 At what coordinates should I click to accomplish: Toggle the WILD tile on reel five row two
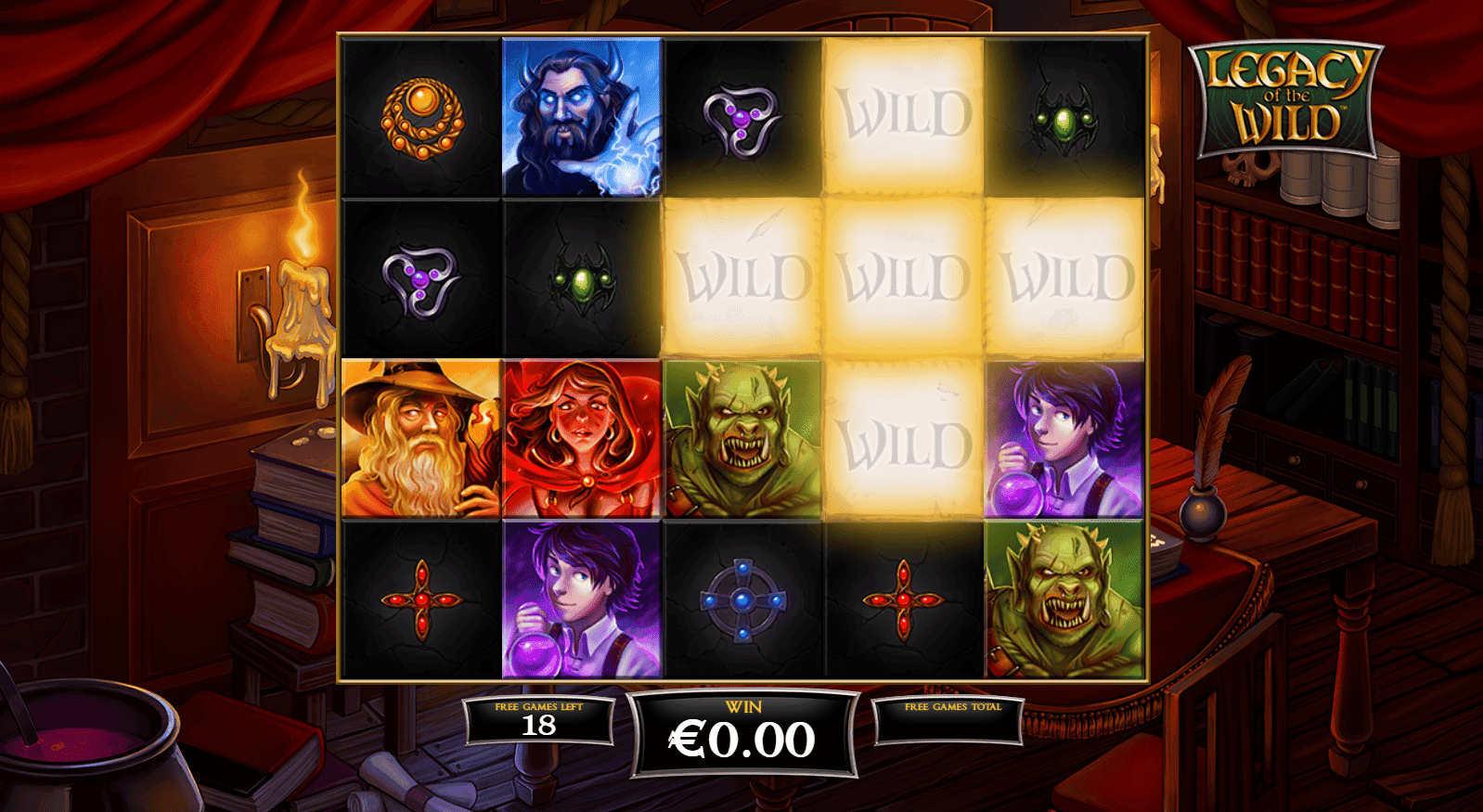pos(1066,274)
